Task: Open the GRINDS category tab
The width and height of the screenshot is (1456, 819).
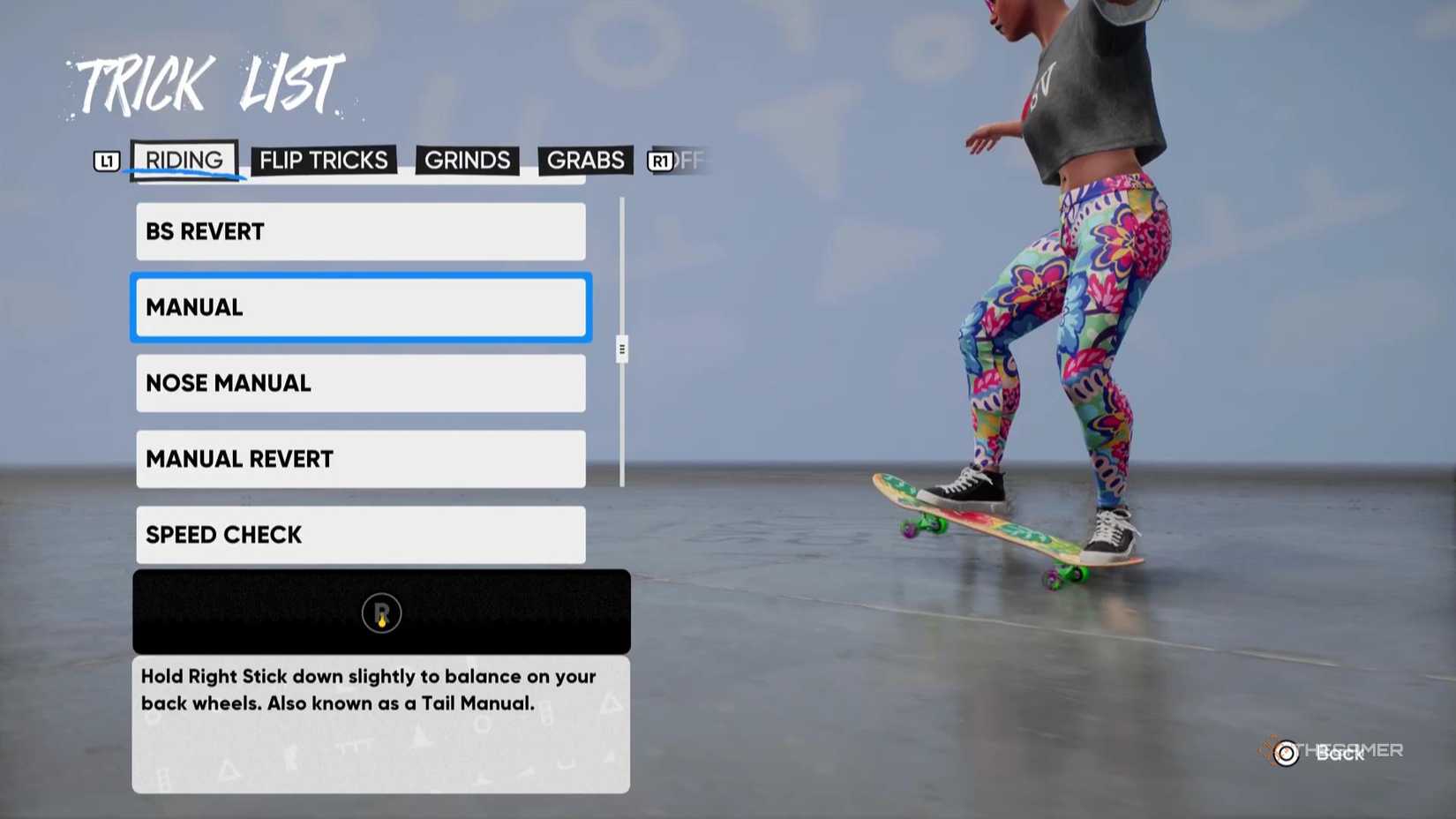Action: 467,160
